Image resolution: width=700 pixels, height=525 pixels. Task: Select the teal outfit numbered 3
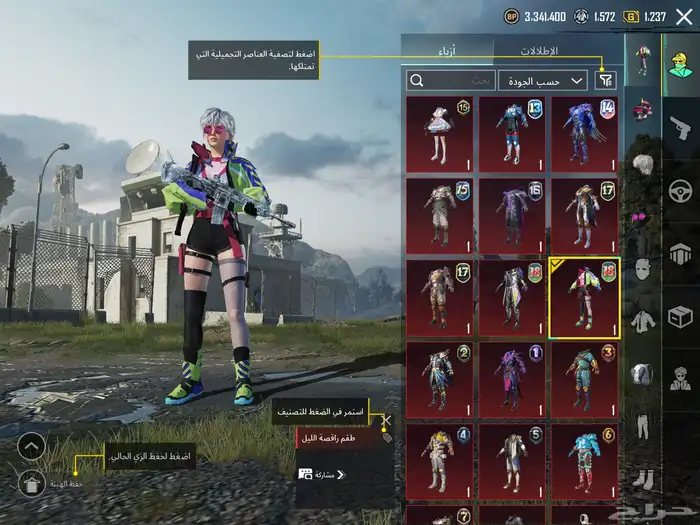pyautogui.click(x=584, y=379)
